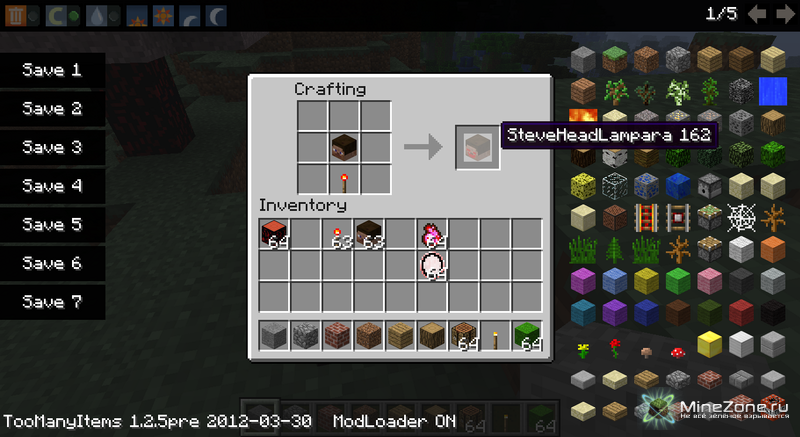Set time to sunrise icon
Viewport: 800px width, 437px height.
coord(138,16)
